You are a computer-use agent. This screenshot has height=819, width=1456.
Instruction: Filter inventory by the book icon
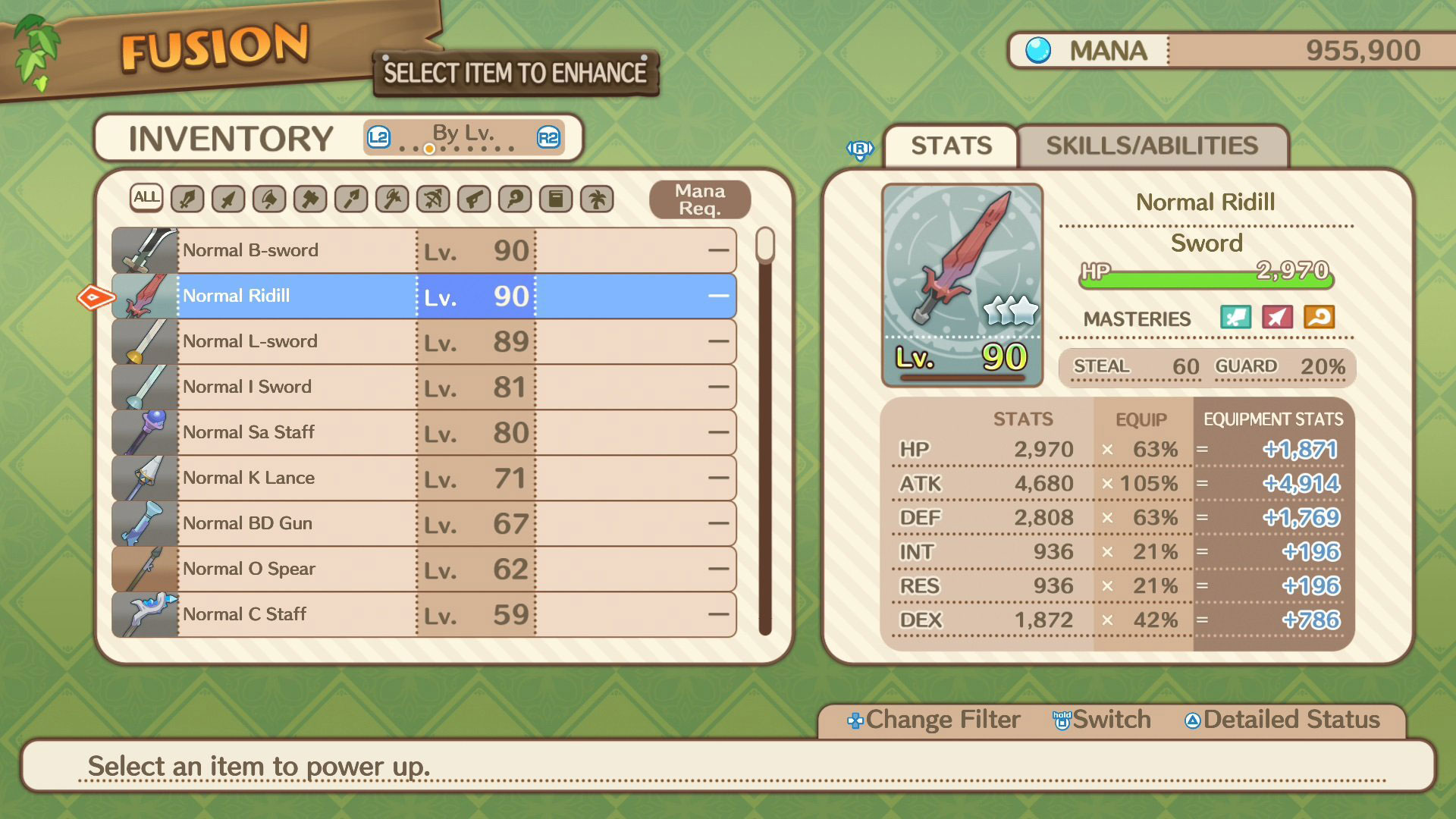556,199
